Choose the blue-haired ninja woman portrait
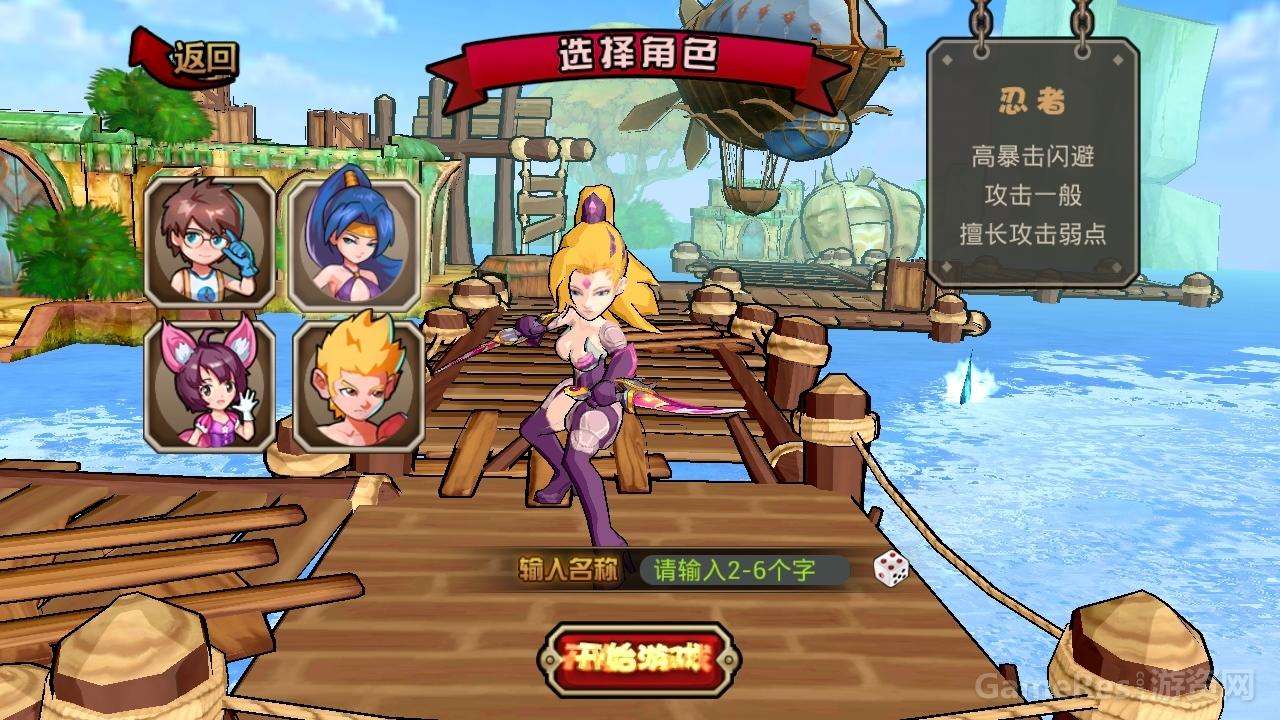The height and width of the screenshot is (720, 1280). tap(355, 245)
